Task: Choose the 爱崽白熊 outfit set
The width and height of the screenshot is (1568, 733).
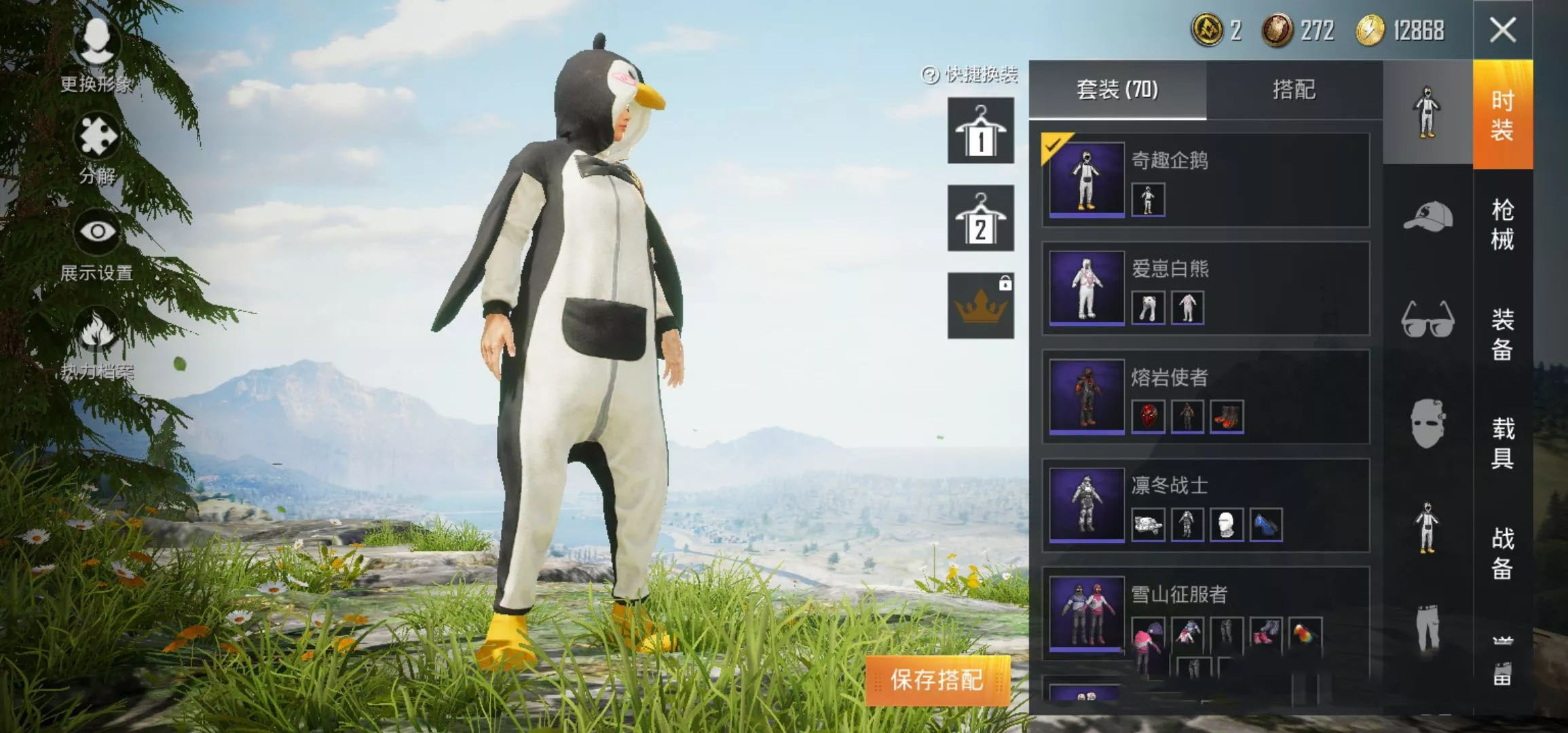Action: (x=1206, y=288)
